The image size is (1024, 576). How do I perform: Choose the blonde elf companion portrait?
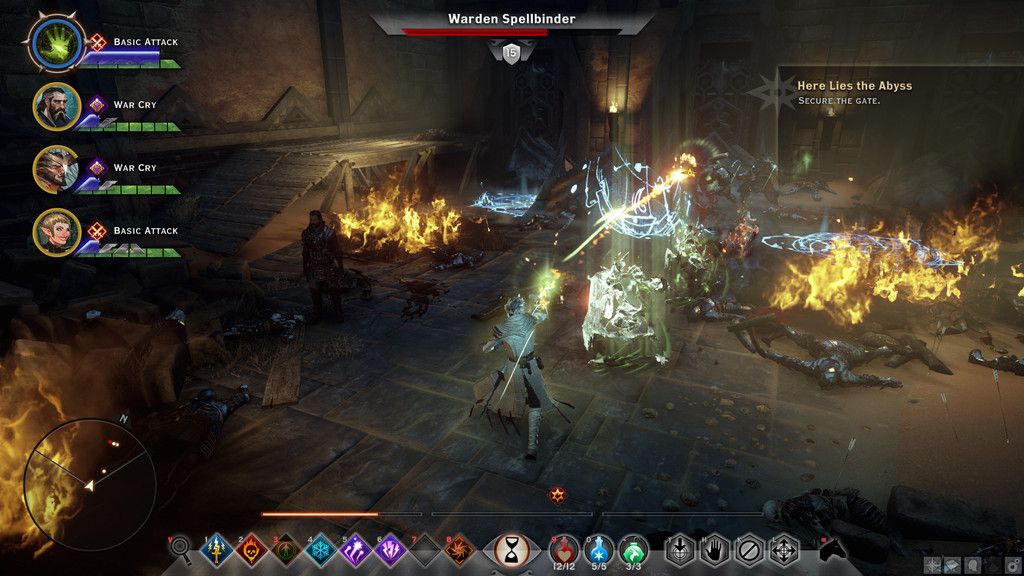coord(56,232)
